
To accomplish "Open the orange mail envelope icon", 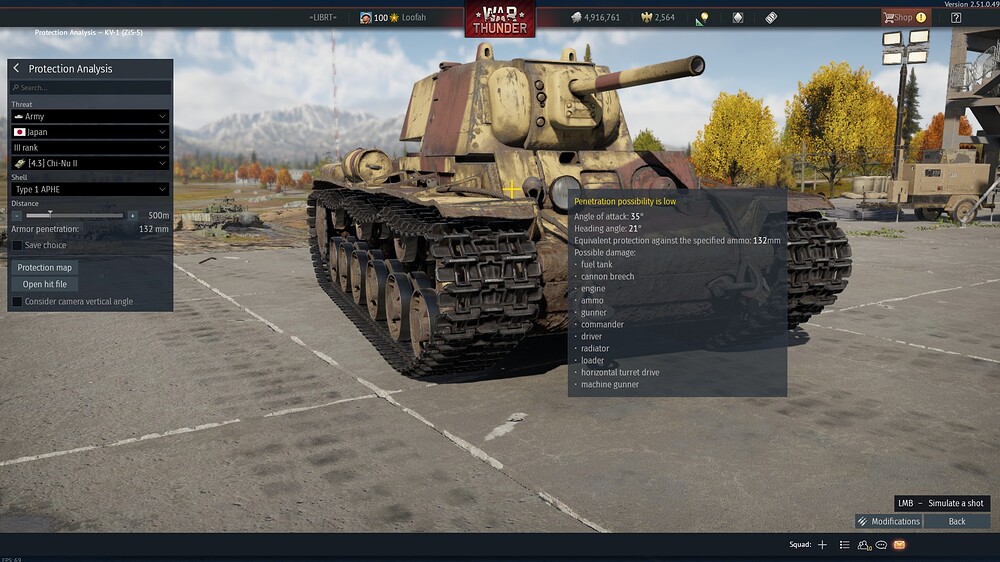I will 899,545.
